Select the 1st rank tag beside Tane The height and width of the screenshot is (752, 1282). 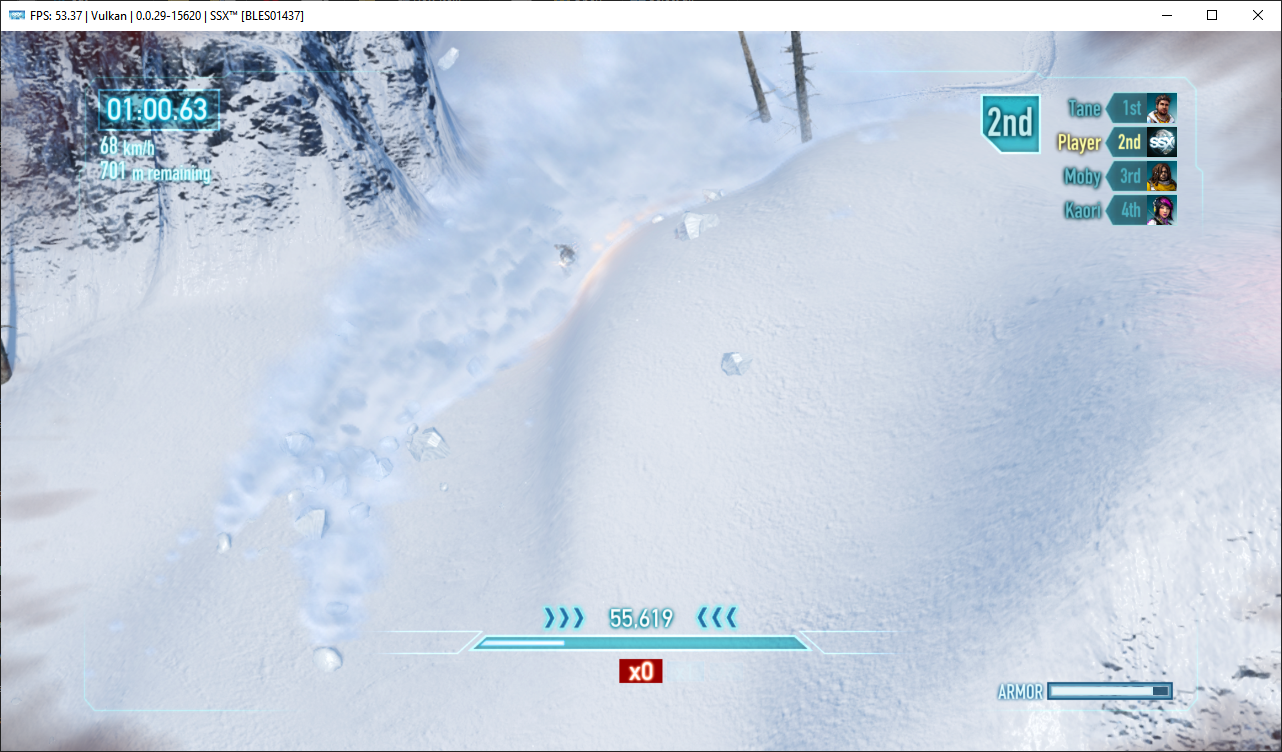tap(1133, 108)
